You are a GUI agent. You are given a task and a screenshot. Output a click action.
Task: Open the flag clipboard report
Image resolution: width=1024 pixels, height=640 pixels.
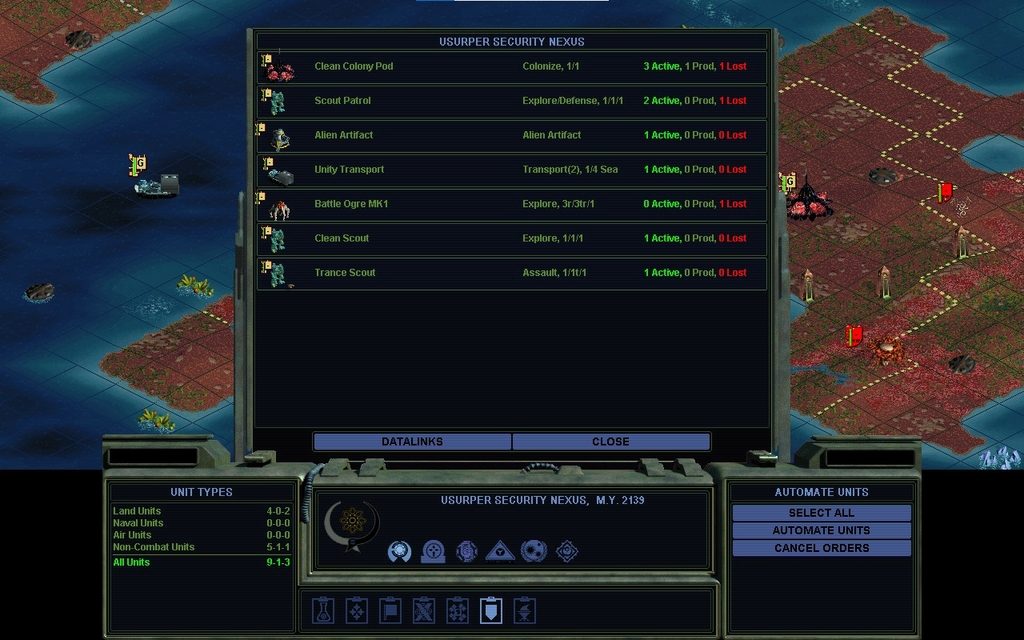coord(390,610)
